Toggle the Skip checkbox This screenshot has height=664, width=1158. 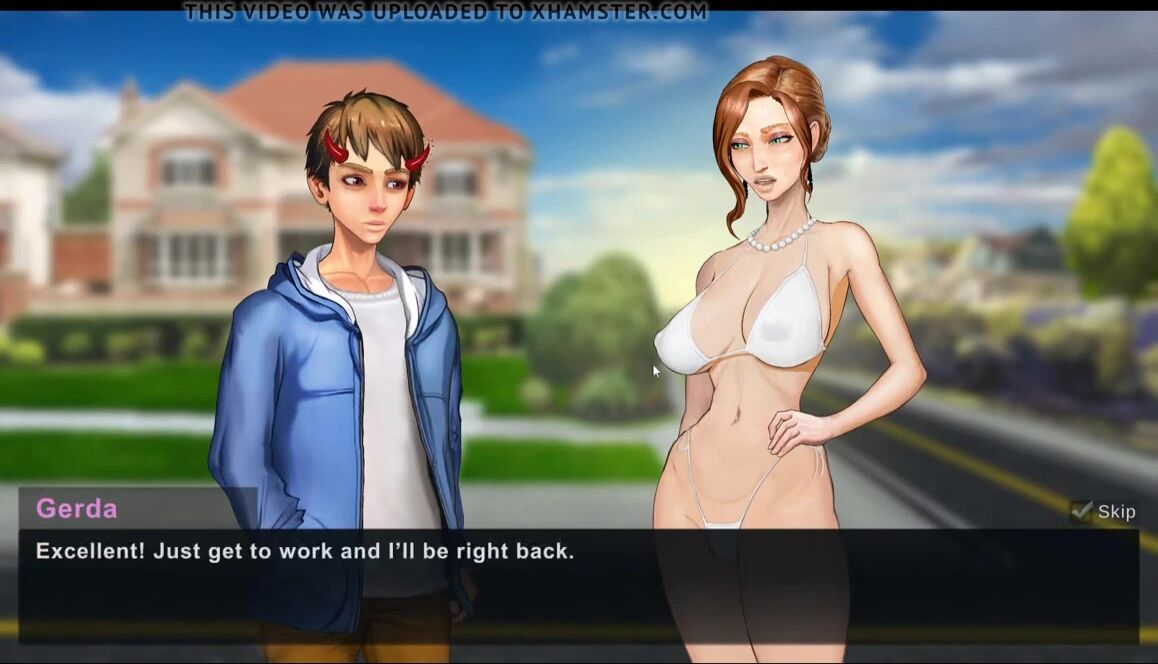[x=1081, y=511]
